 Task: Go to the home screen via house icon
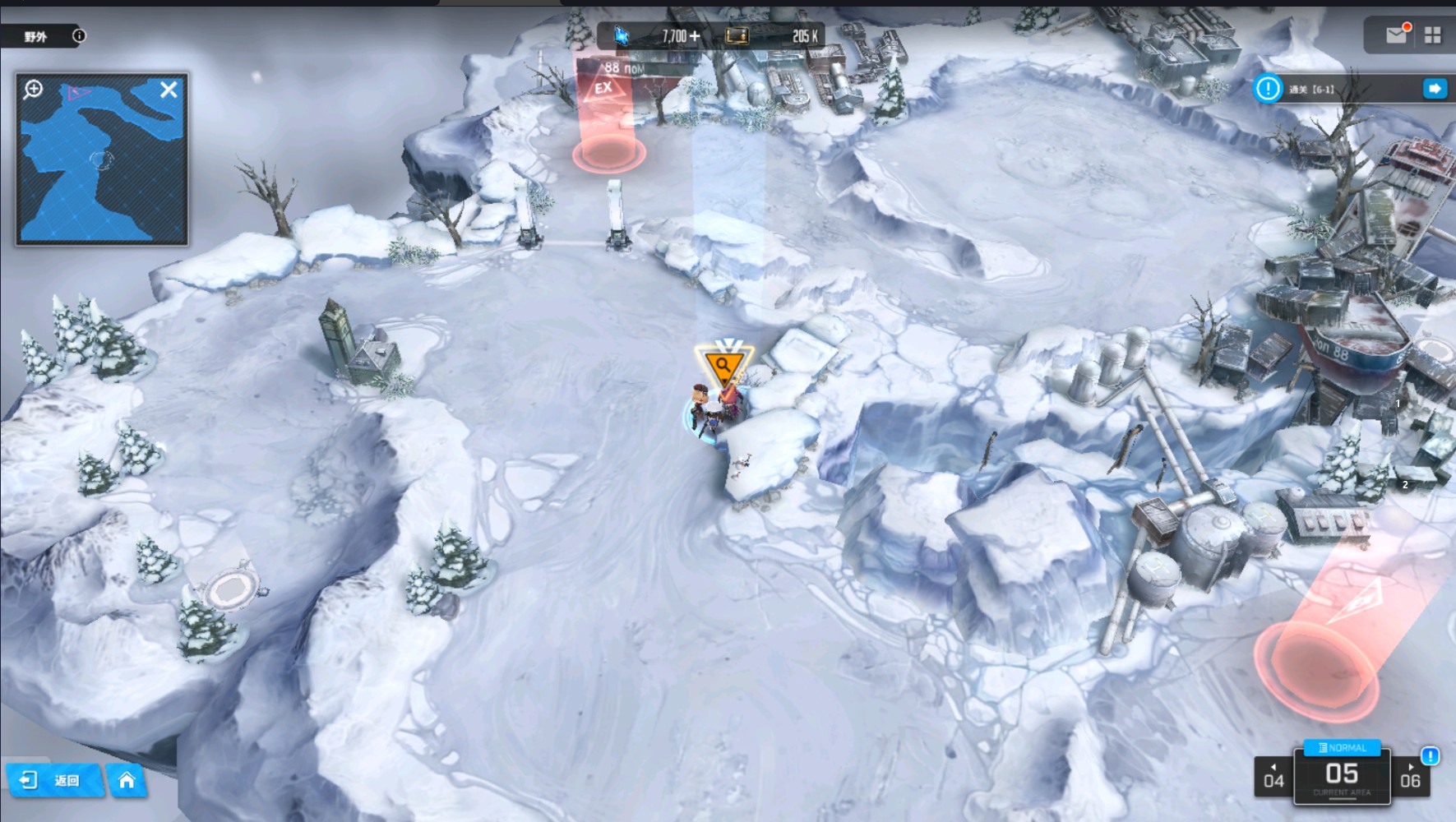tap(127, 780)
